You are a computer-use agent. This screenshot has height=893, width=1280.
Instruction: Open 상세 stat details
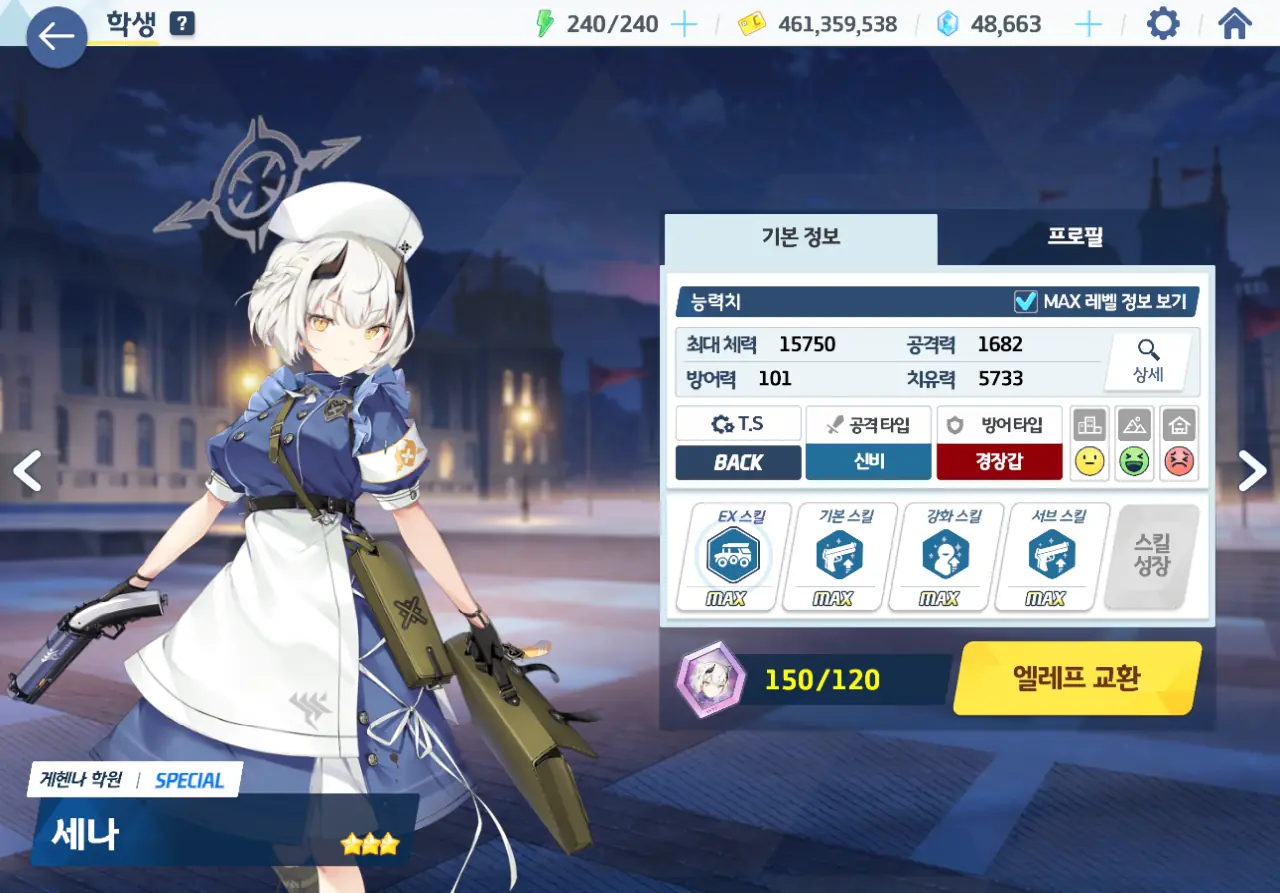pos(1148,361)
